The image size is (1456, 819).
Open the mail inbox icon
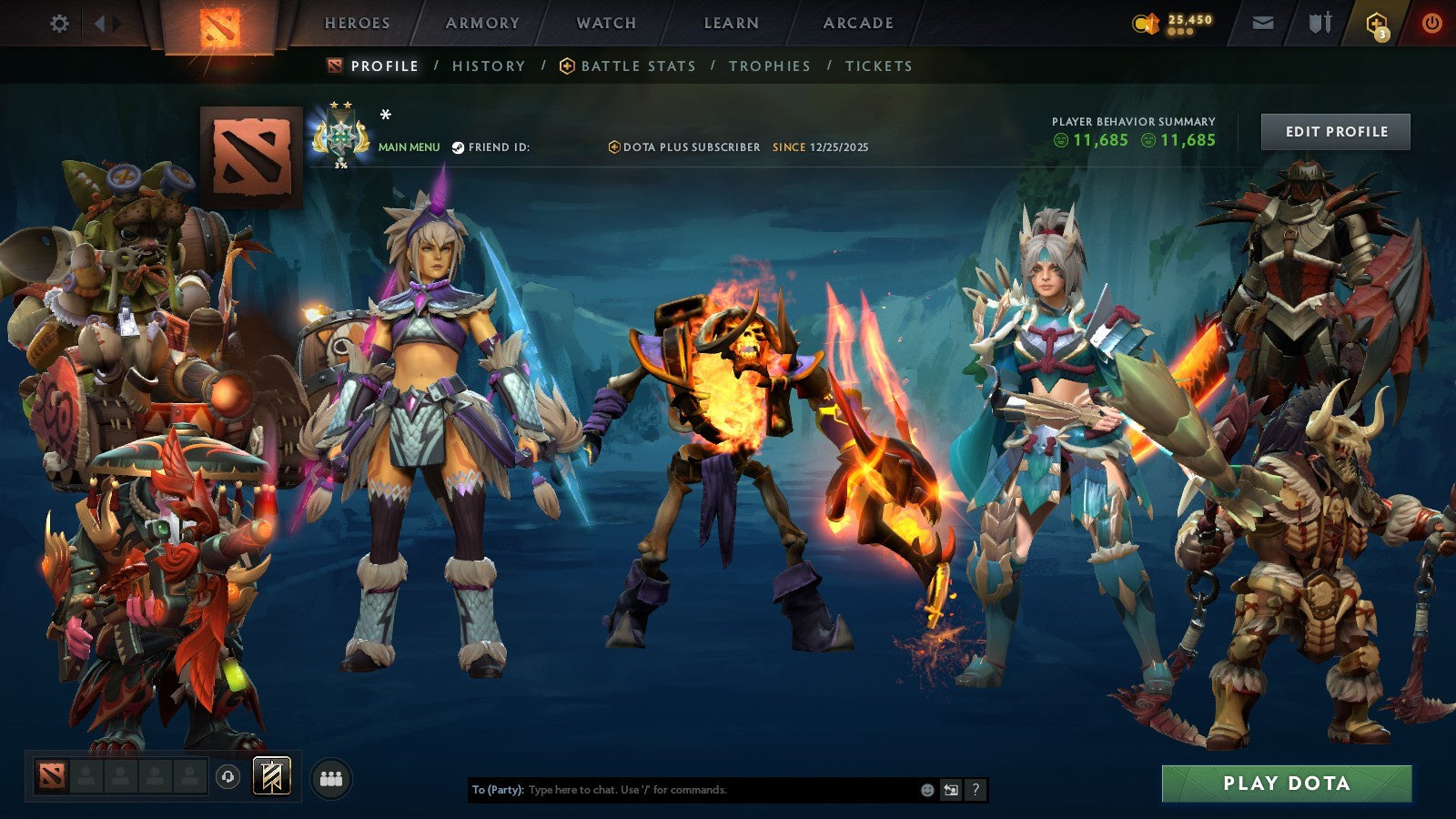[1261, 23]
